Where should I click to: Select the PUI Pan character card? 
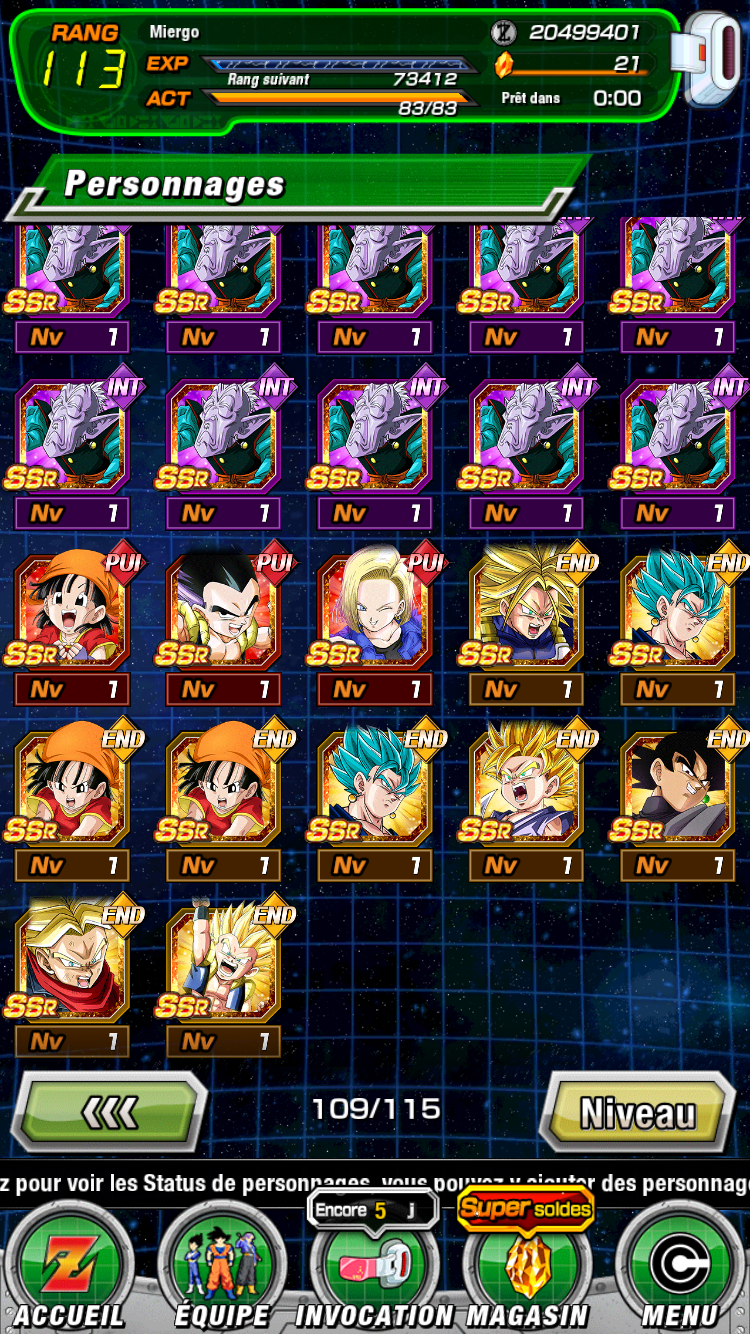pos(72,610)
